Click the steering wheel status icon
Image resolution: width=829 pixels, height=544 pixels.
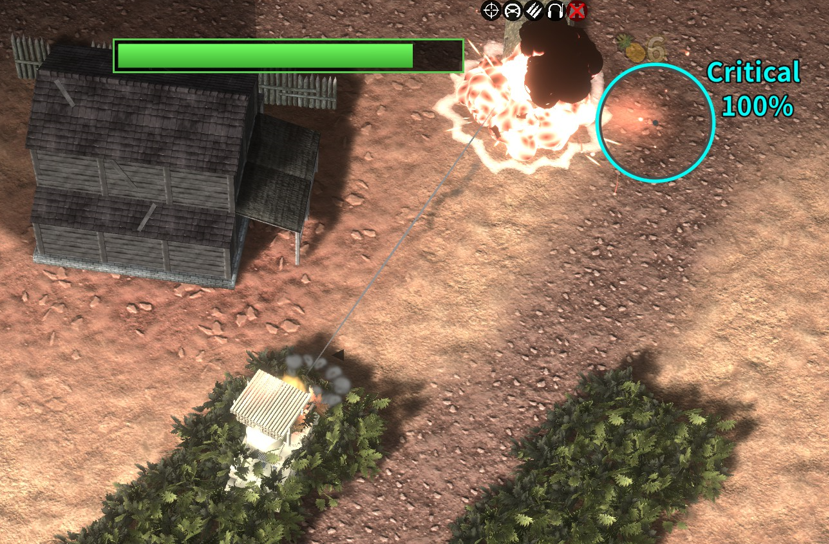pos(512,11)
